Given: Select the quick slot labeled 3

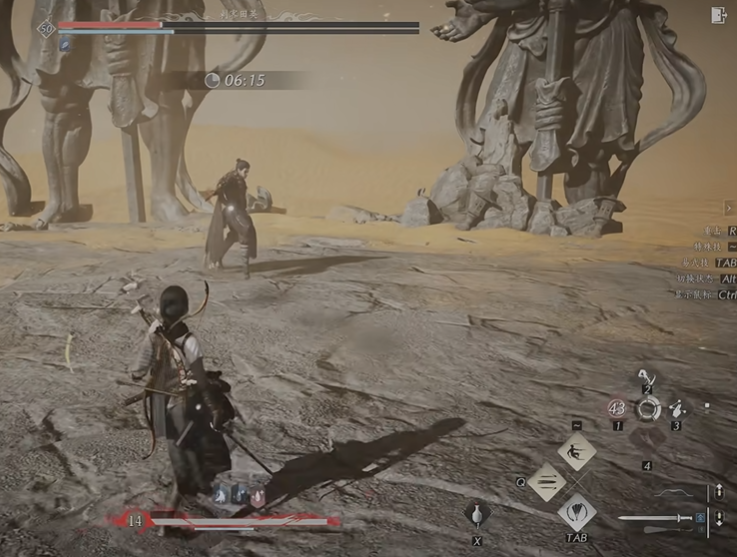Looking at the screenshot, I should [677, 408].
